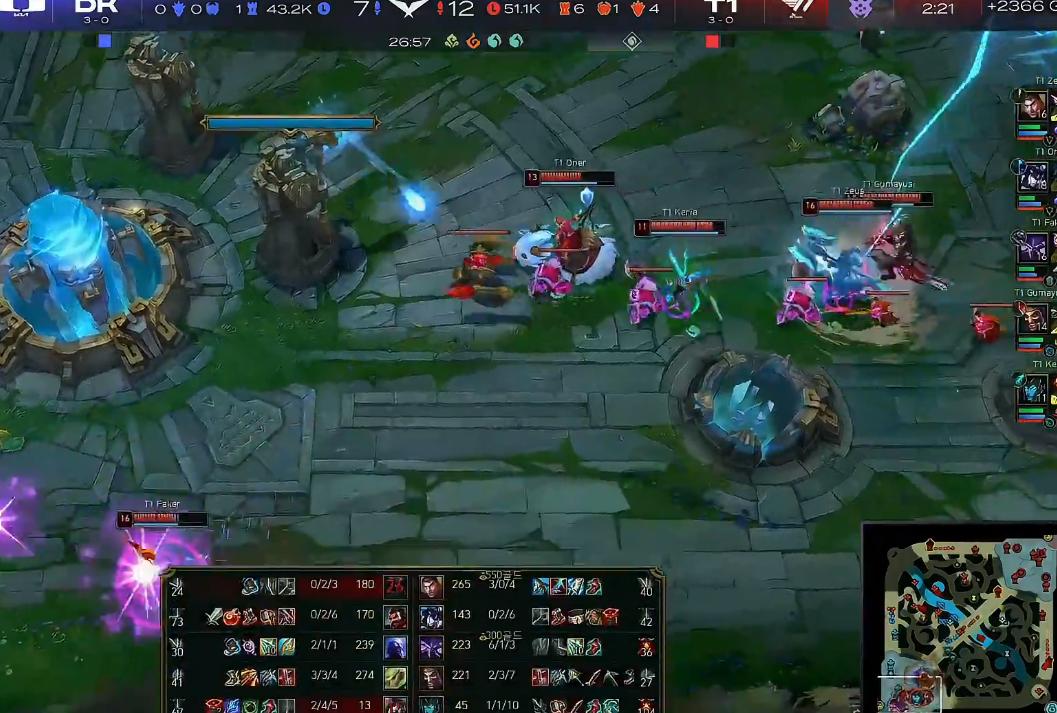Select the white-haired champion portrait with 143 CS
1057x713 pixels.
tap(431, 617)
